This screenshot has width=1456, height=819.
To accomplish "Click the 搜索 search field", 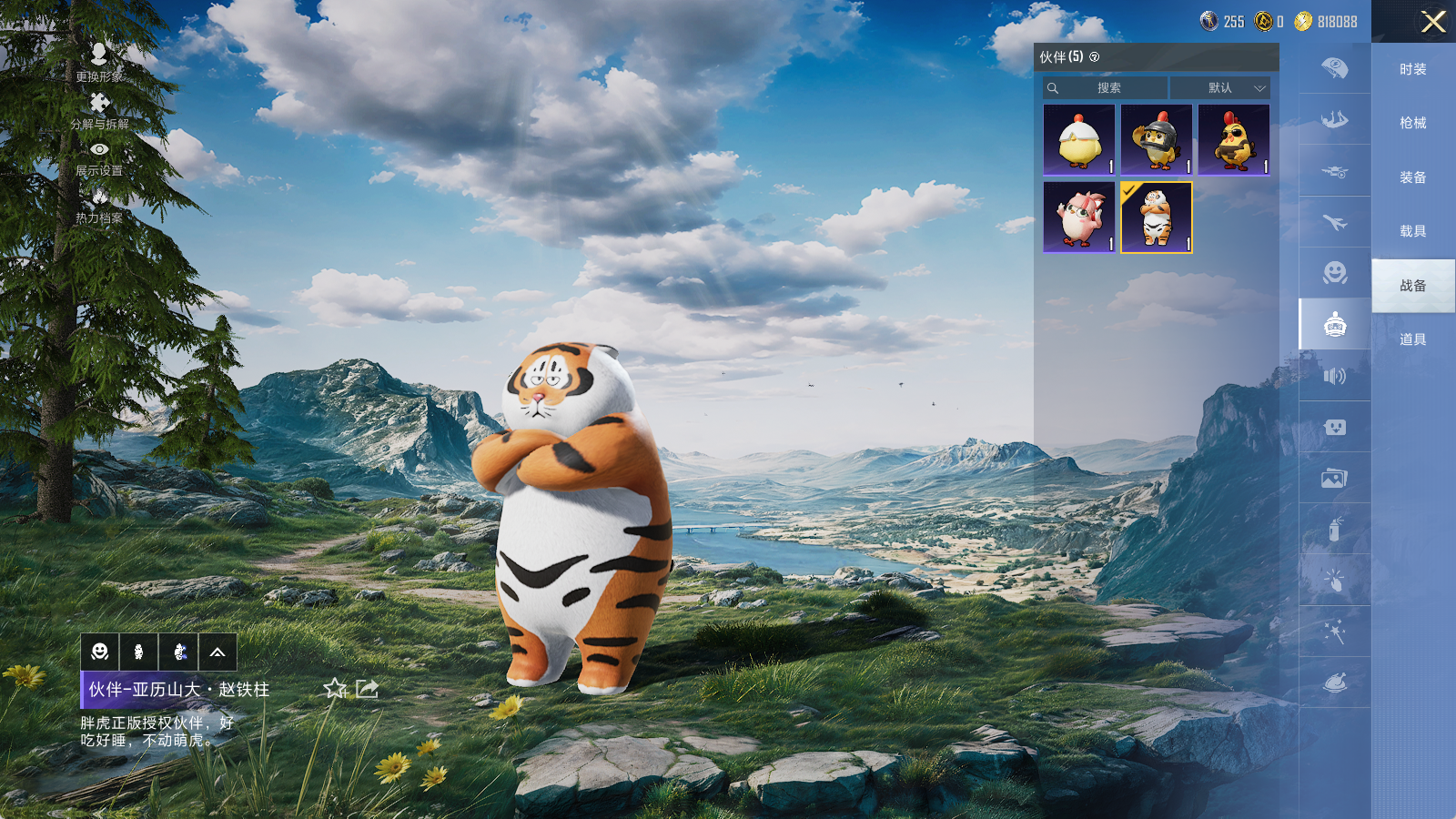I will (1107, 88).
